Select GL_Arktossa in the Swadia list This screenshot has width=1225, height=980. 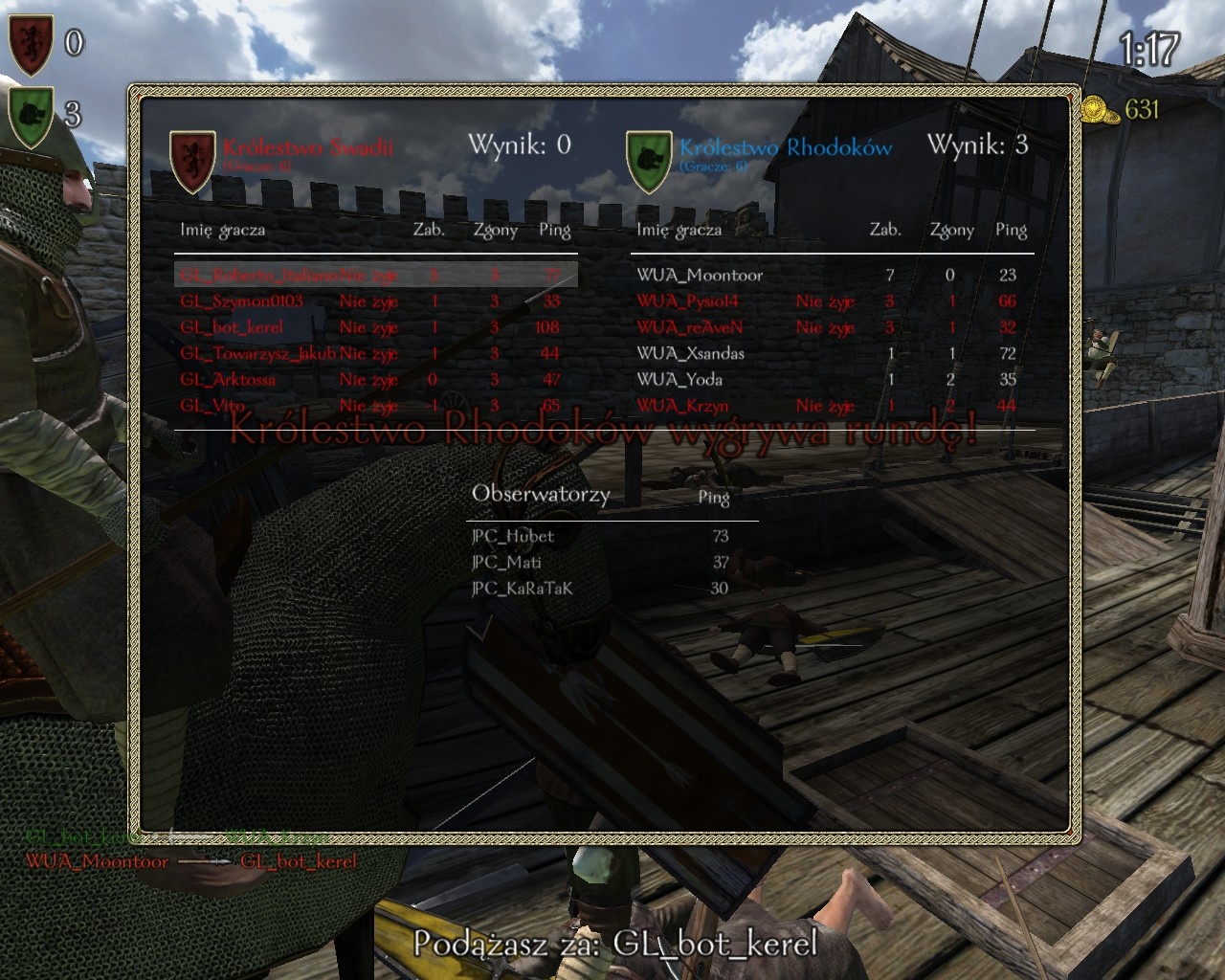tap(228, 380)
